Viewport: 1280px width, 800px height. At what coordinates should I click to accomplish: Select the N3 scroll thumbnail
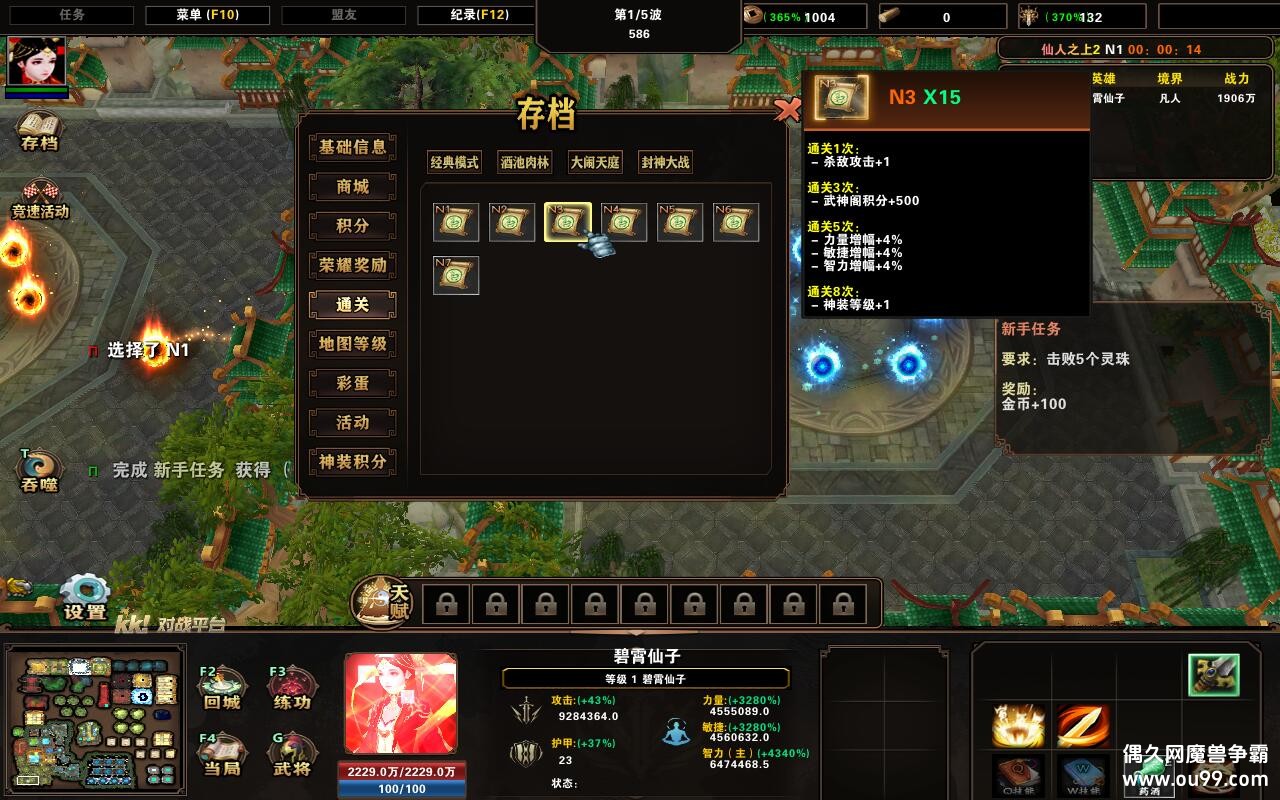pos(568,222)
